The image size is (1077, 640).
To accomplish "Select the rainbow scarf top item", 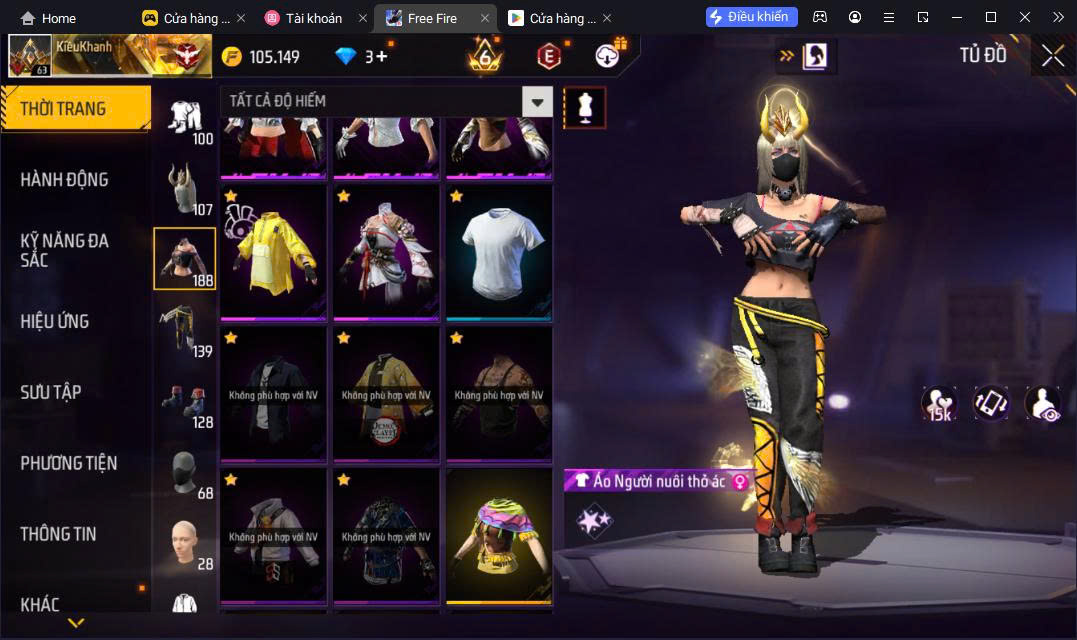I will pyautogui.click(x=499, y=535).
